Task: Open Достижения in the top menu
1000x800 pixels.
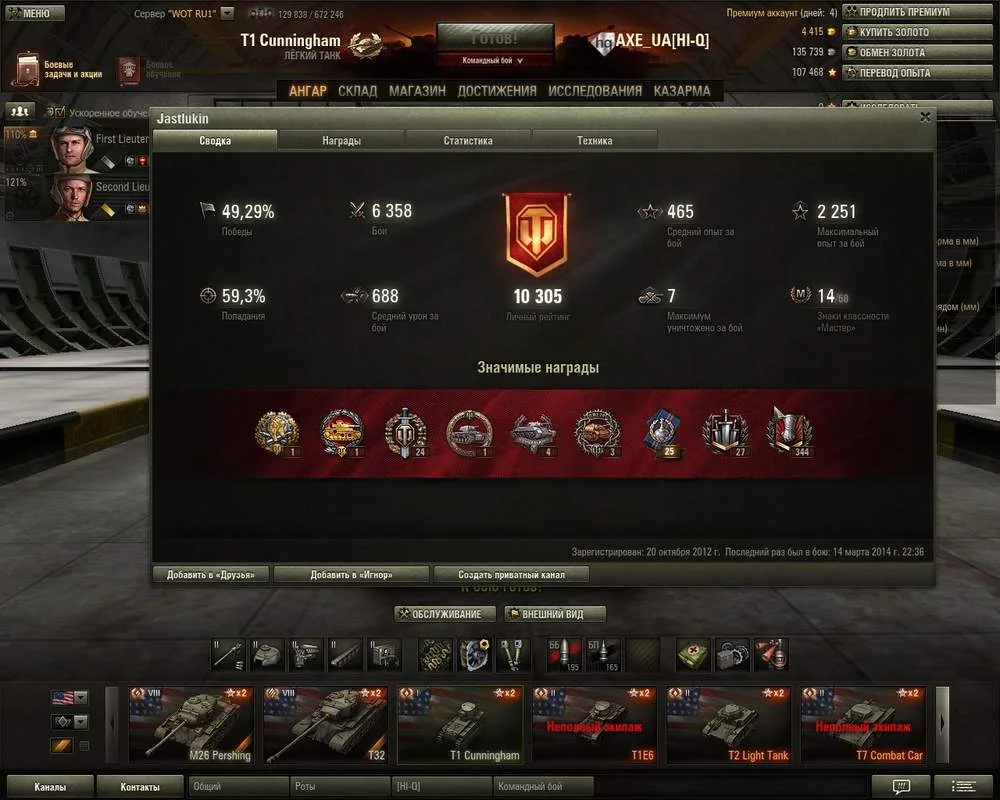Action: click(x=497, y=91)
